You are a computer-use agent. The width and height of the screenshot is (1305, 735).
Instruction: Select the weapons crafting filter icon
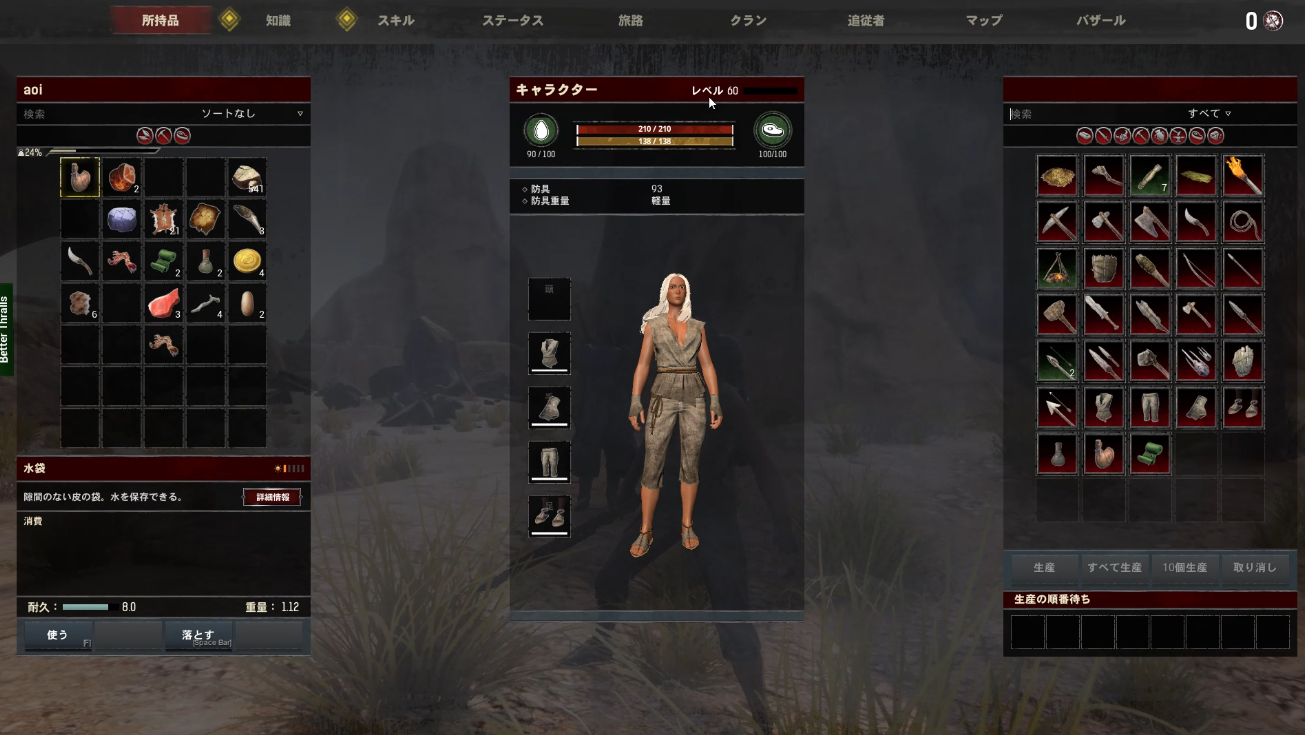coord(1101,135)
